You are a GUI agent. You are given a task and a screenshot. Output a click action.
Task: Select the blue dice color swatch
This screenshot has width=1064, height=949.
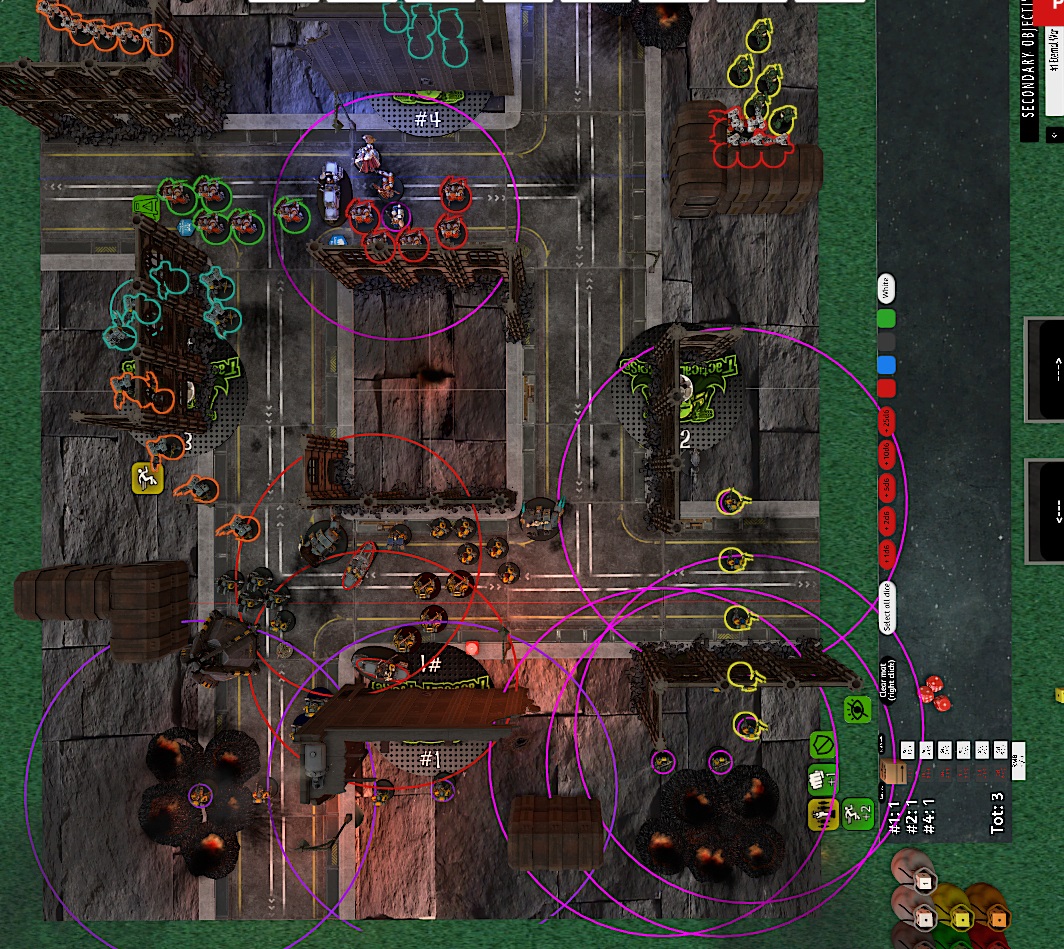886,365
